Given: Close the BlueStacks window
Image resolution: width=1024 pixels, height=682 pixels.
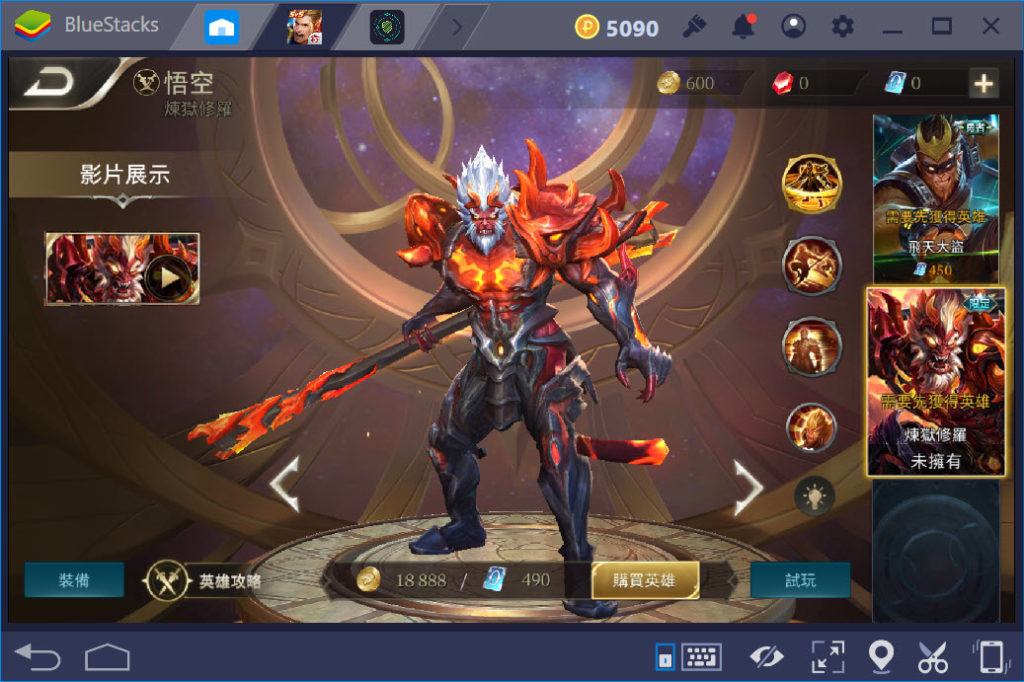Looking at the screenshot, I should [x=991, y=26].
